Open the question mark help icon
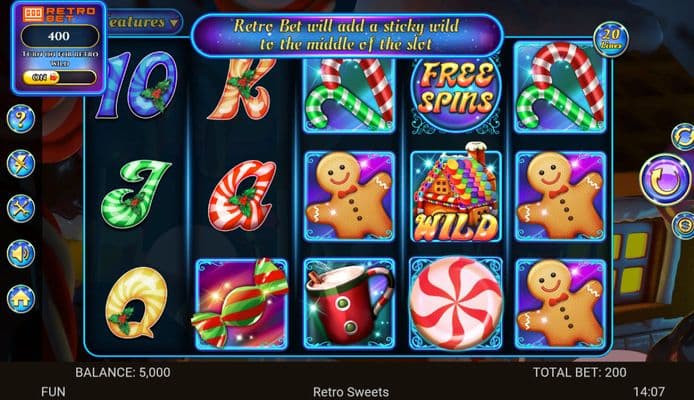Image resolution: width=694 pixels, height=400 pixels. (21, 119)
